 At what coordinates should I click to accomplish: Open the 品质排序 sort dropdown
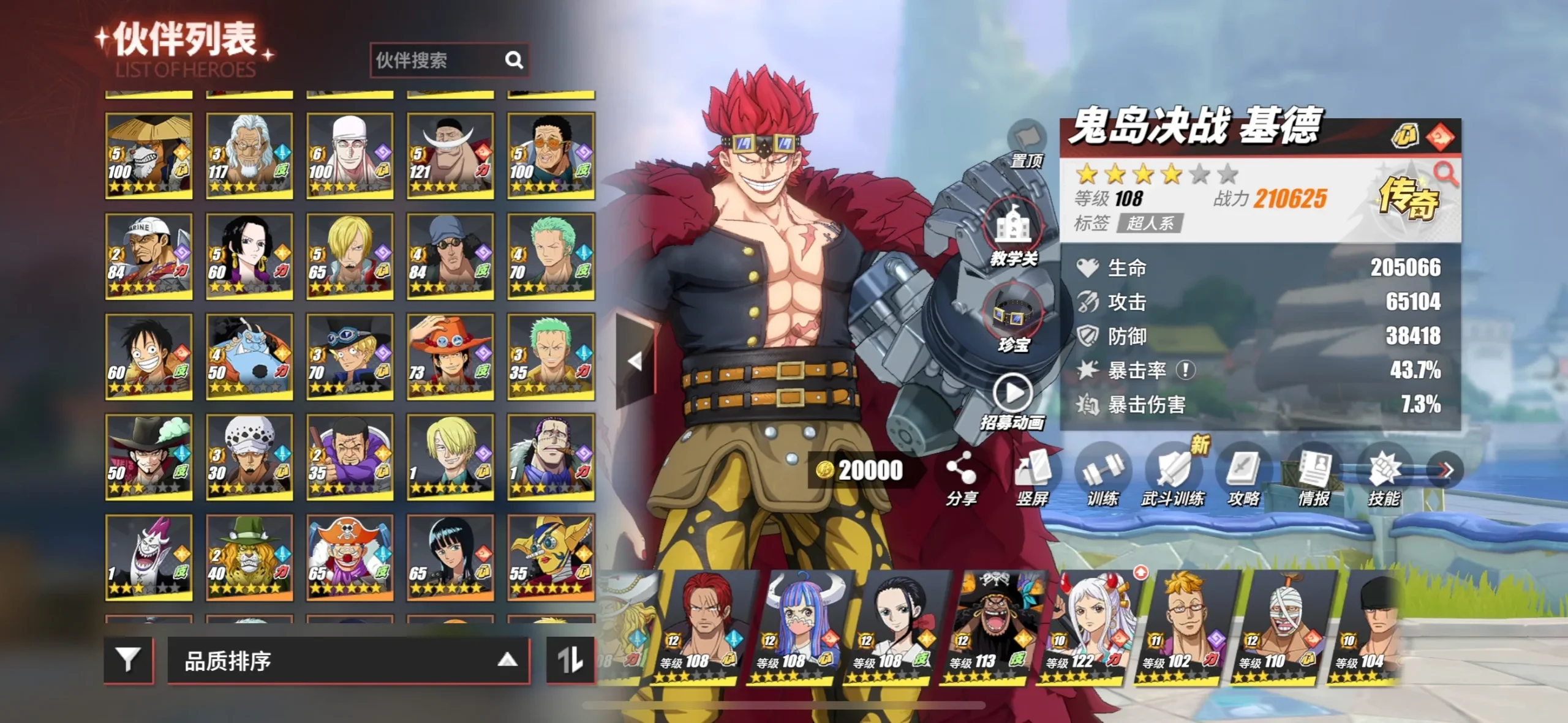[348, 661]
